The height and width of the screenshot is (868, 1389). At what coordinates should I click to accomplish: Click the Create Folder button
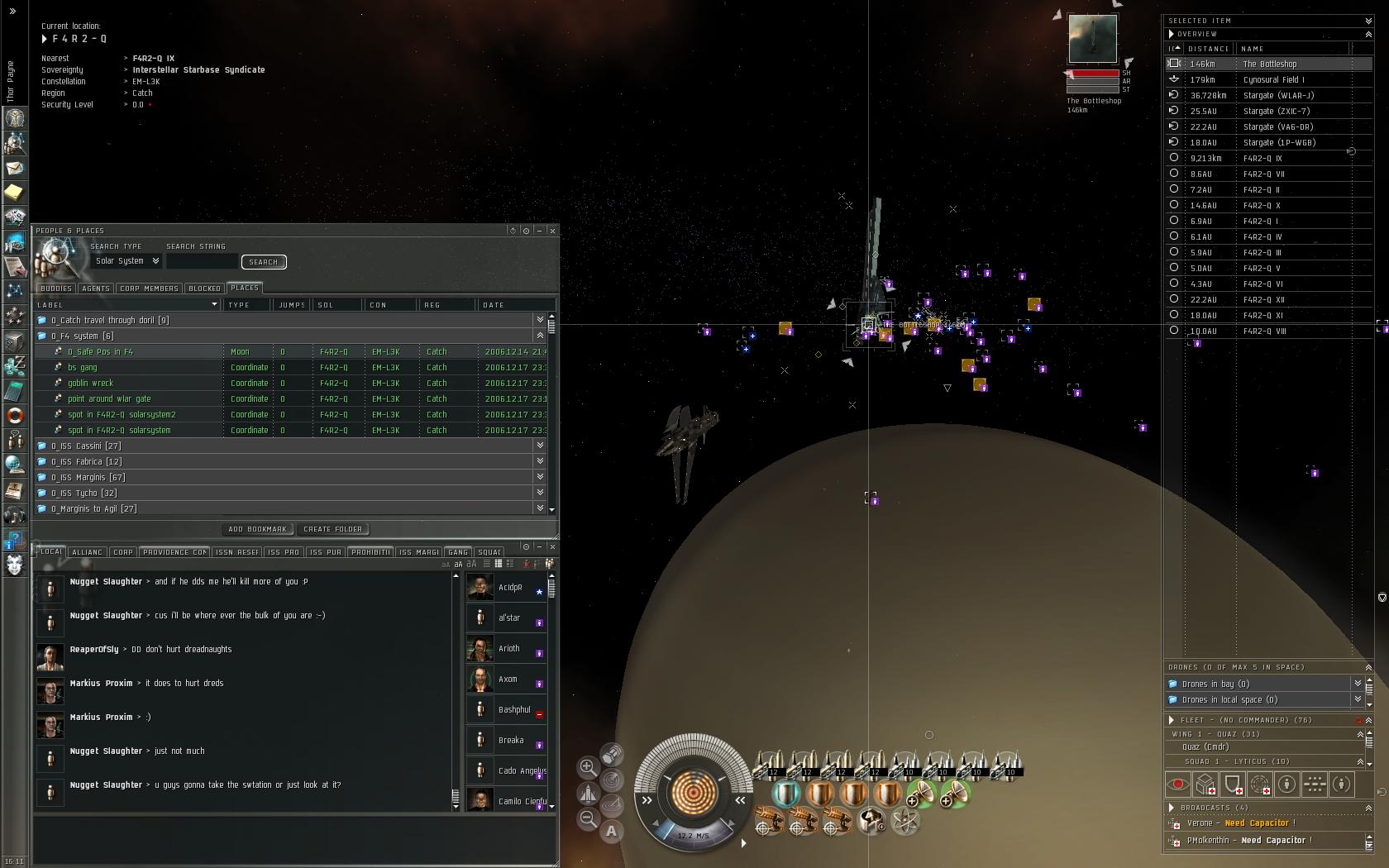click(x=332, y=529)
